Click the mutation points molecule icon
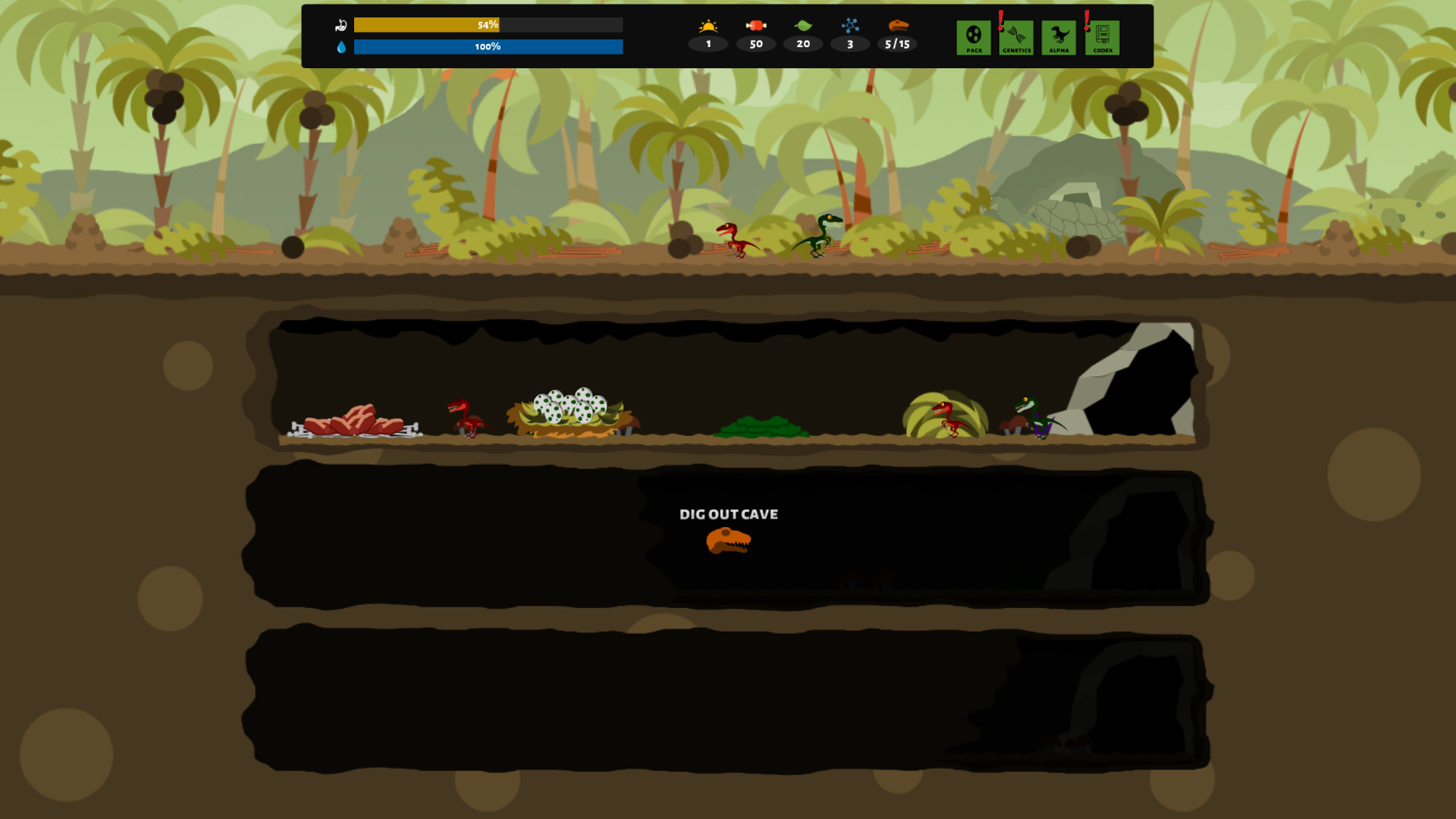This screenshot has width=1456, height=819. click(x=850, y=24)
